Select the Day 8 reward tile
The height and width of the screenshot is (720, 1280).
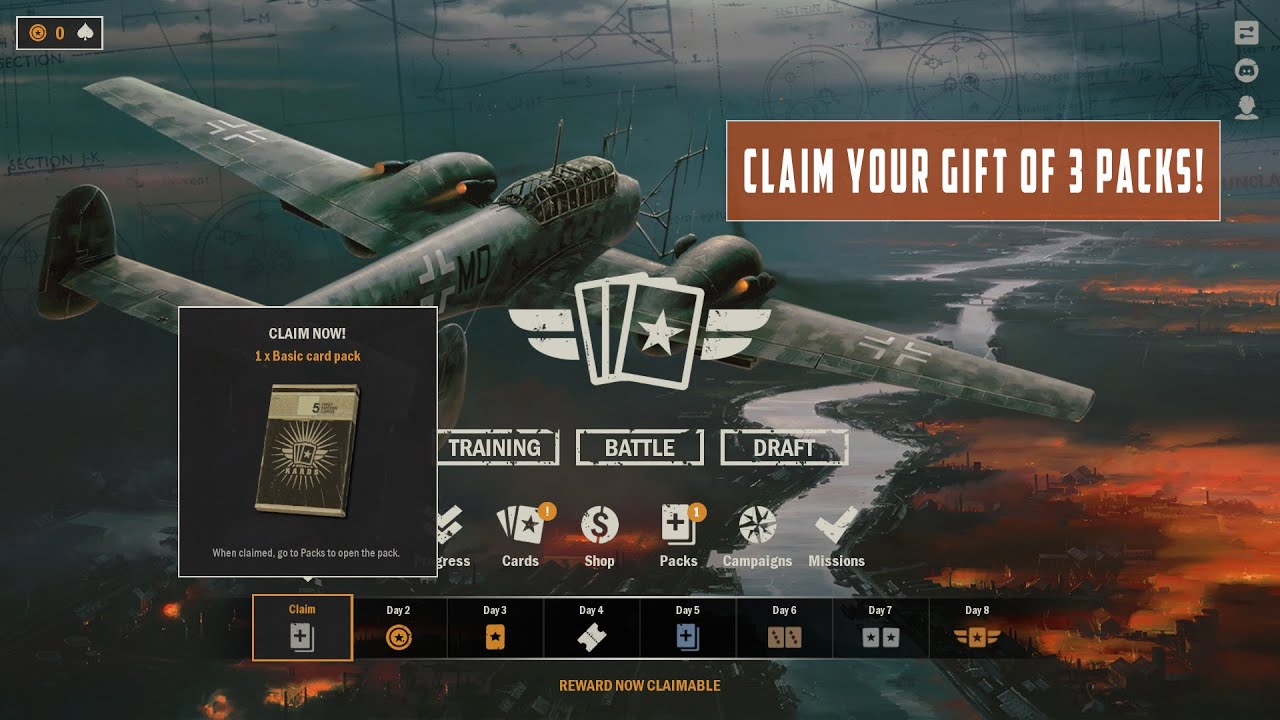click(x=975, y=628)
